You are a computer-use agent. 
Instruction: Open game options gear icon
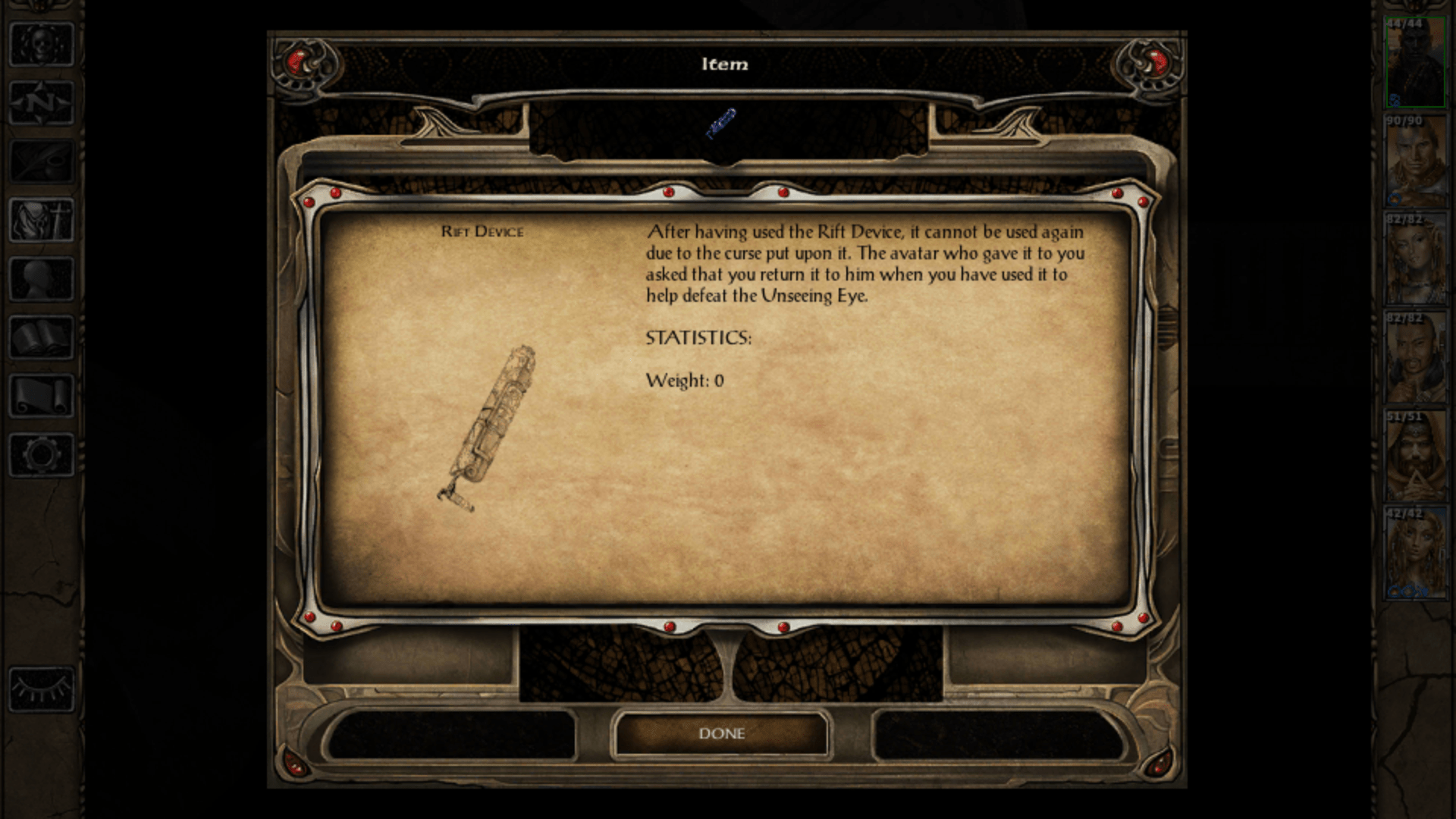(x=40, y=453)
